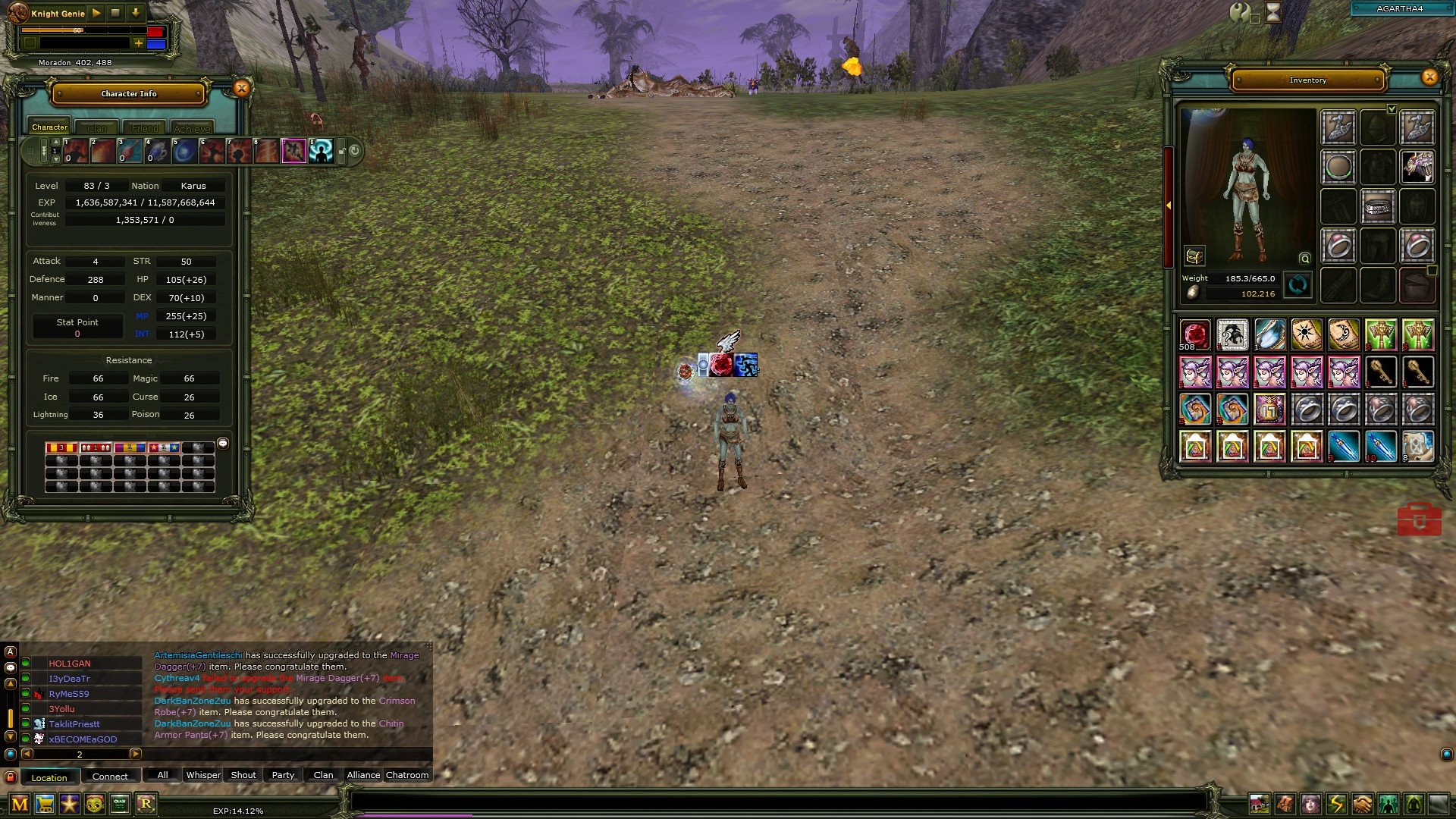This screenshot has height=819, width=1456.
Task: Toggle the red padlock beside the chat tabs
Action: click(10, 775)
